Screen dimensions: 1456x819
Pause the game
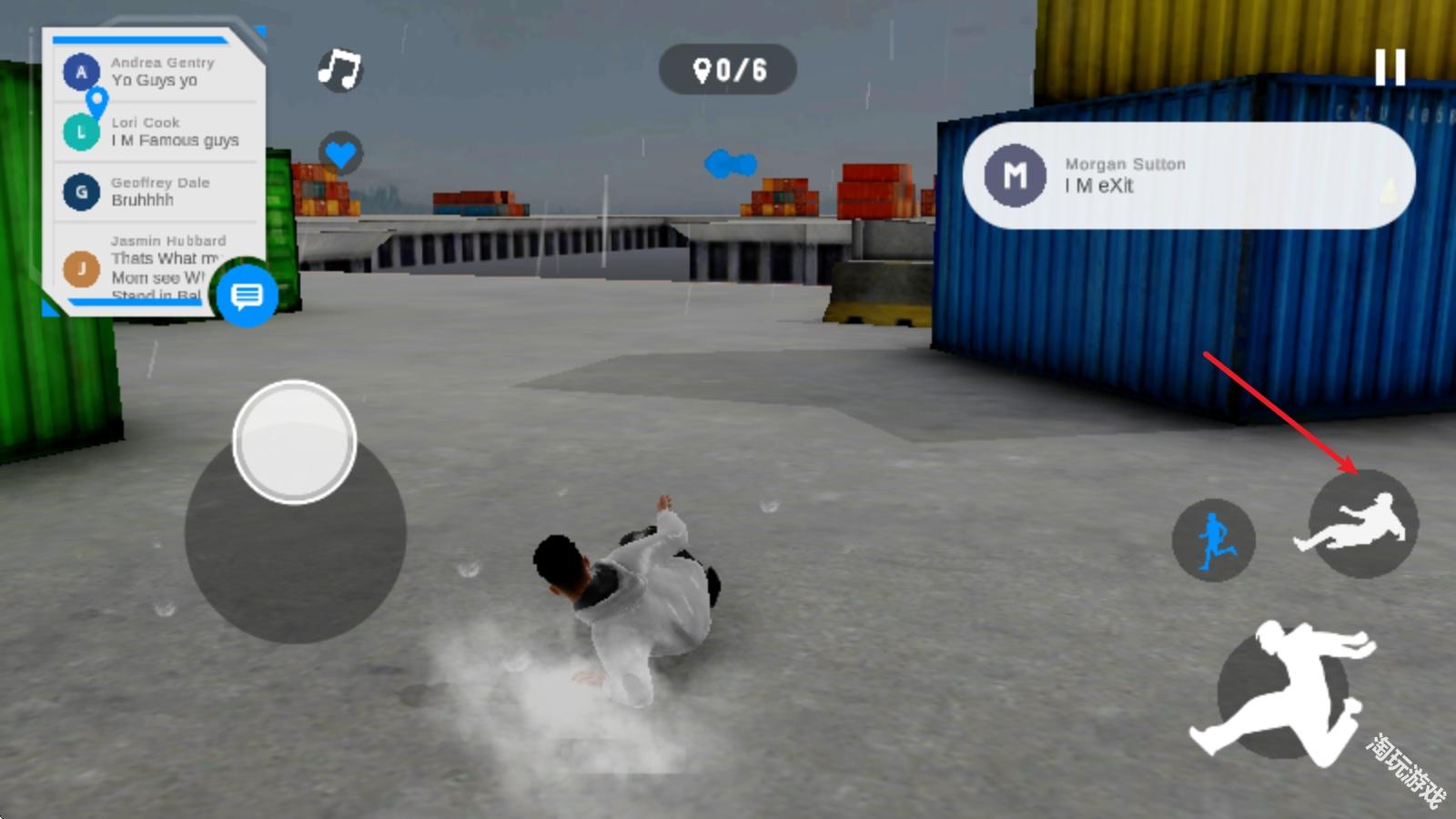tap(1390, 68)
